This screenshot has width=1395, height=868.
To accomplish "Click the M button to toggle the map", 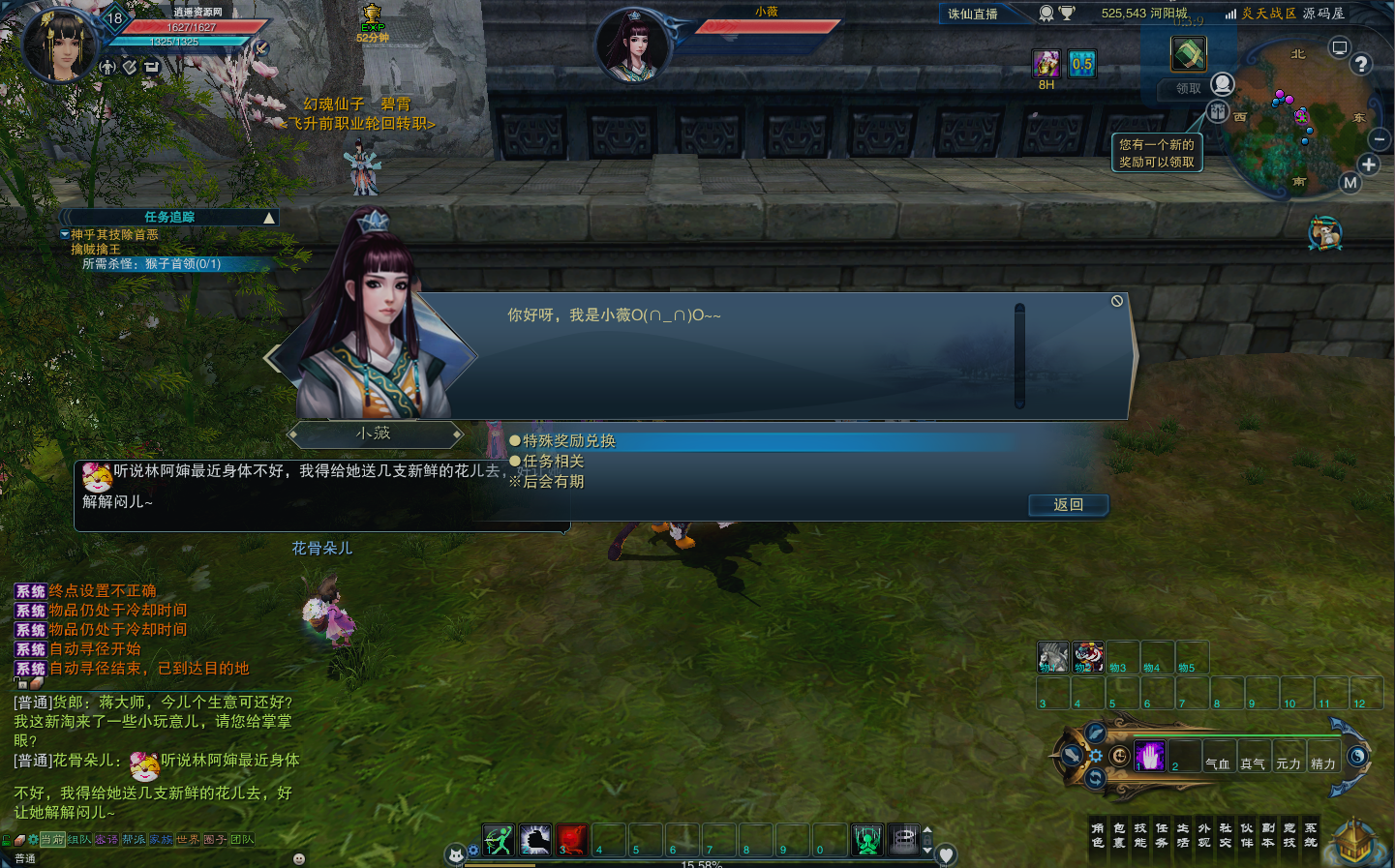I will 1351,181.
